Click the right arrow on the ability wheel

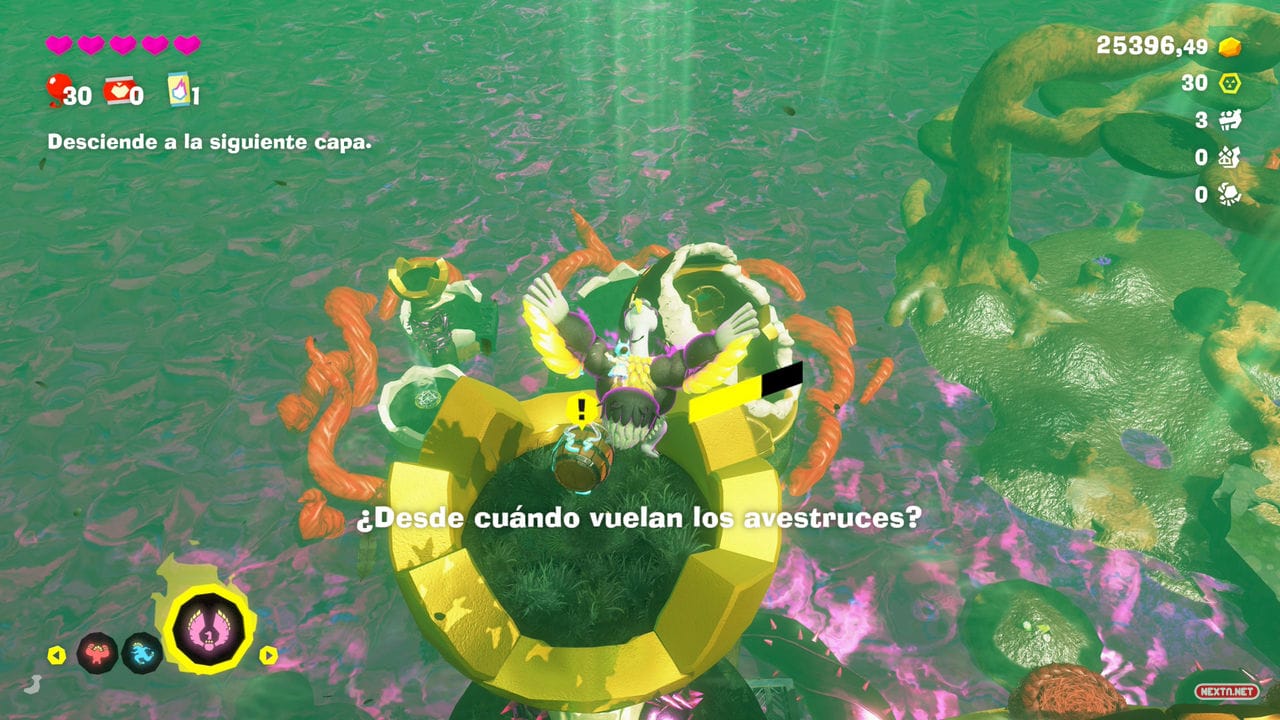click(x=268, y=653)
